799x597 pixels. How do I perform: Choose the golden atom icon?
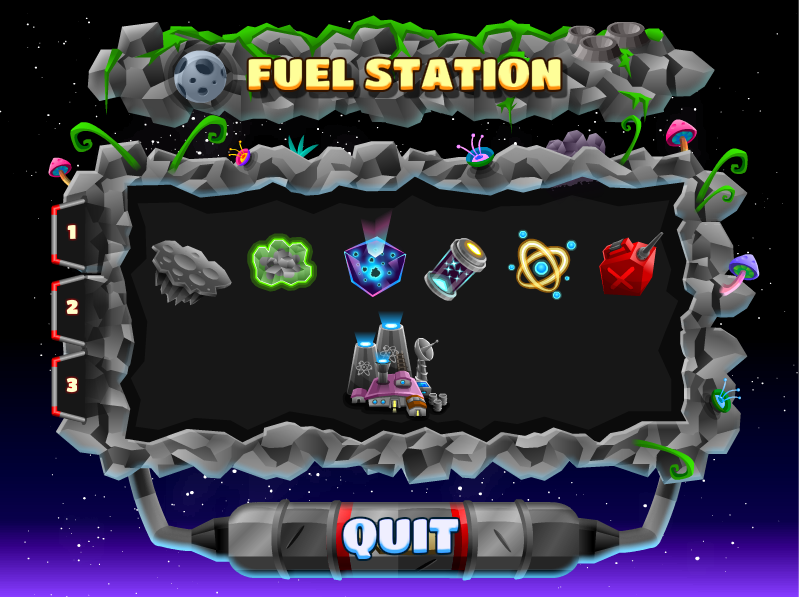coord(542,266)
